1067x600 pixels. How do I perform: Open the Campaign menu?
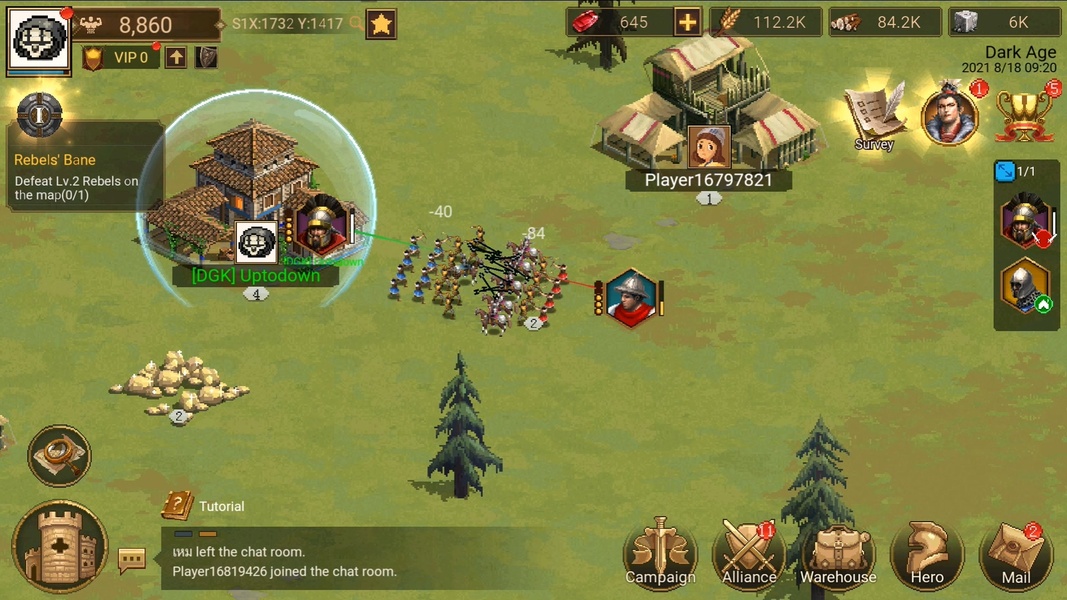[x=660, y=553]
